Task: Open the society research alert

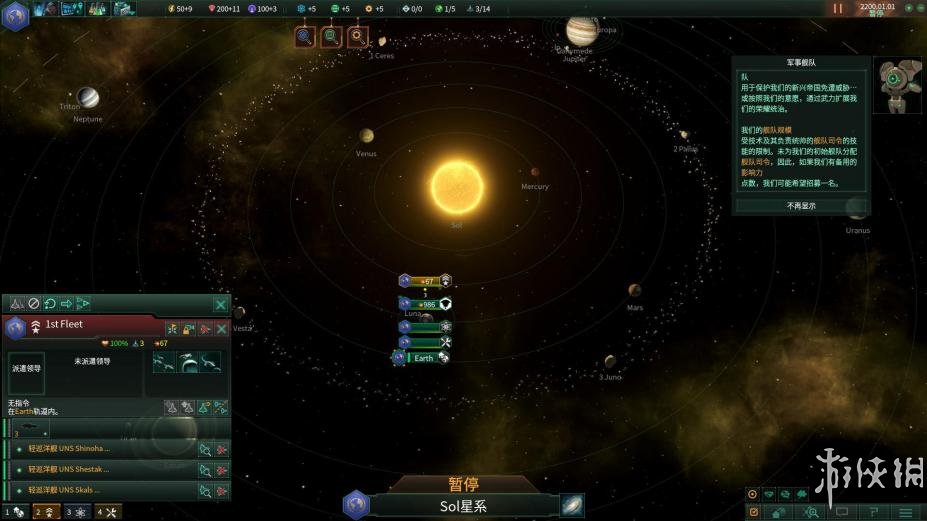Action: pos(331,37)
